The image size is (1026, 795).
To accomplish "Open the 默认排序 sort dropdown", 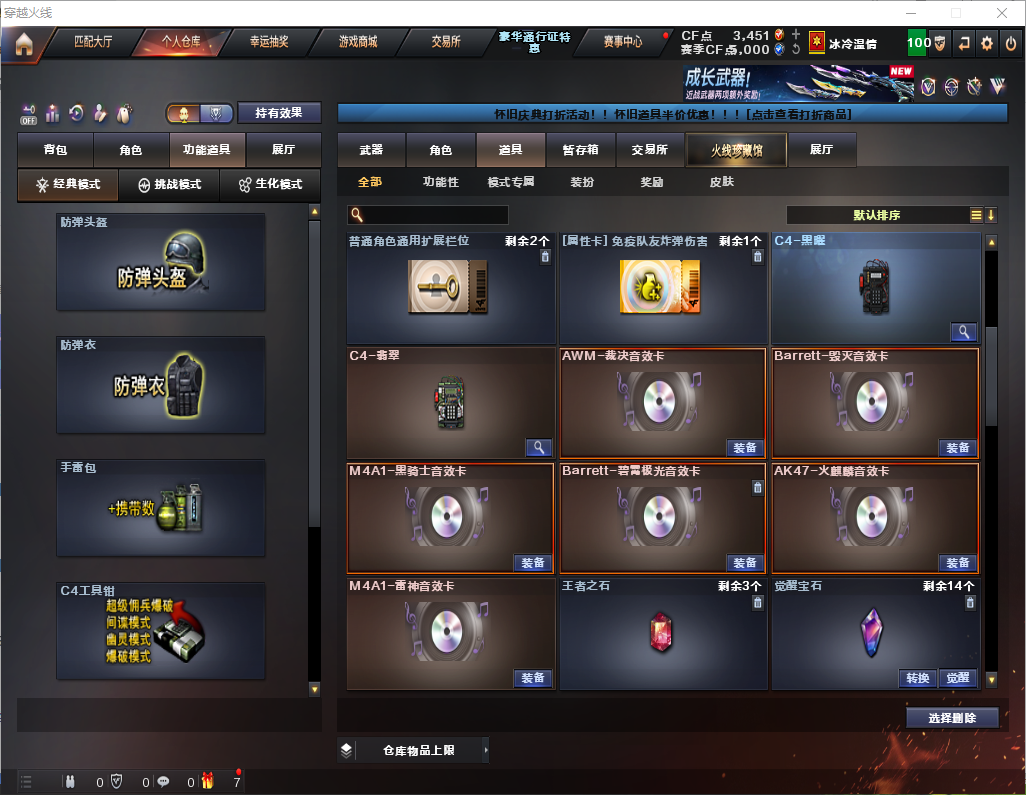I will click(877, 215).
